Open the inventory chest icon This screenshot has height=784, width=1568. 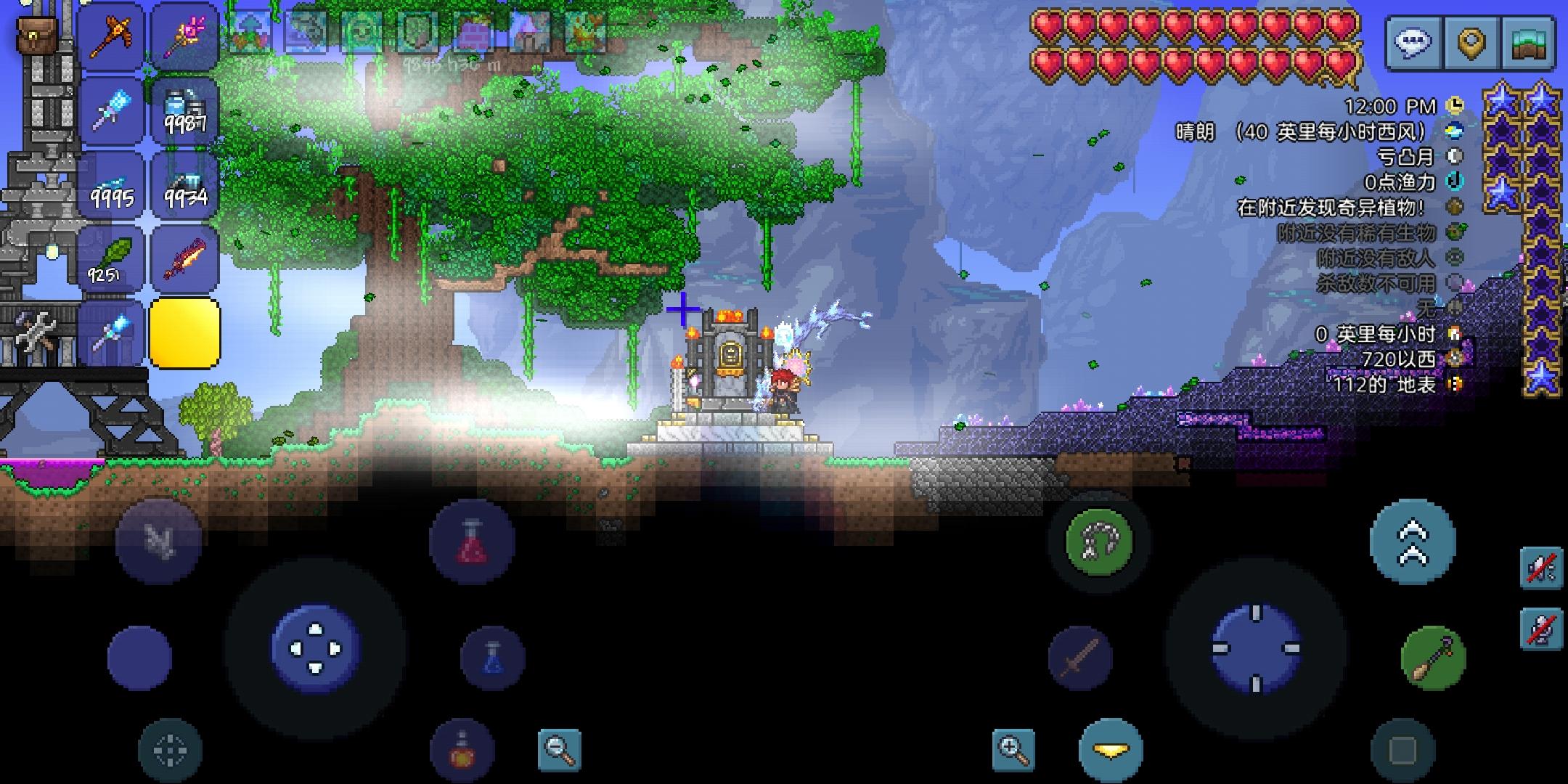click(x=1527, y=41)
